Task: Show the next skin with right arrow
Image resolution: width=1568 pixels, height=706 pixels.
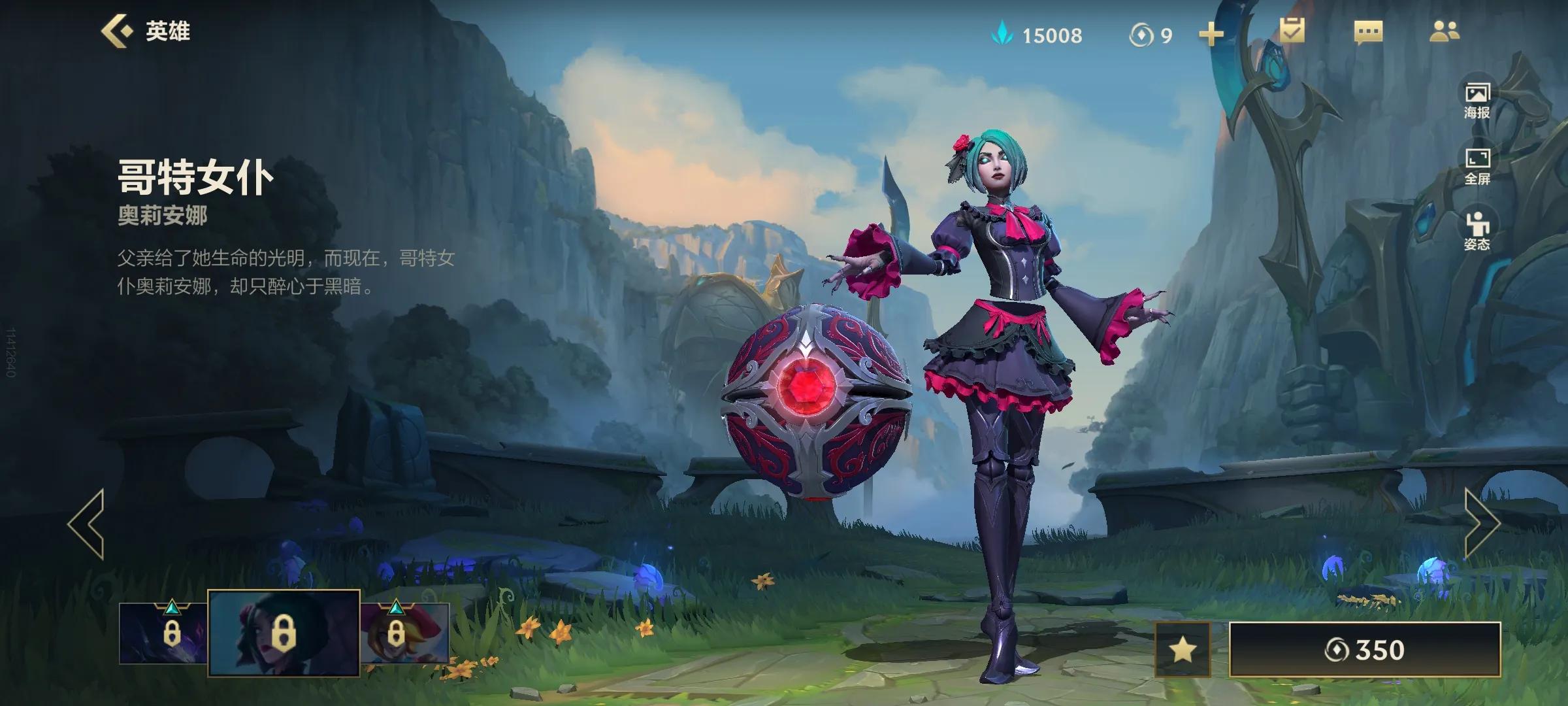Action: tap(1481, 523)
